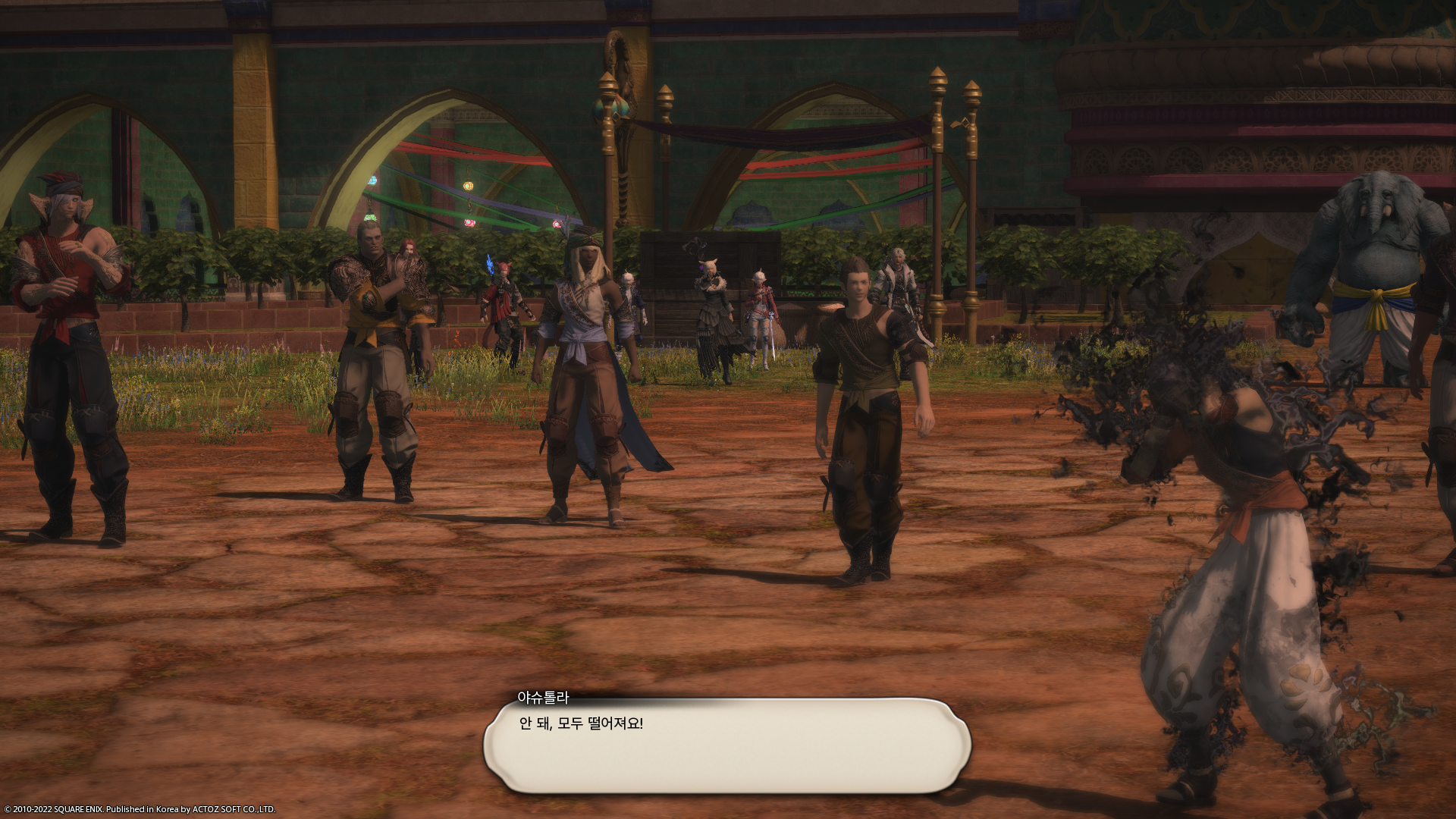Screen dimensions: 1456x819
Task: Advance Y'shtola's dialogue box
Action: click(x=726, y=746)
